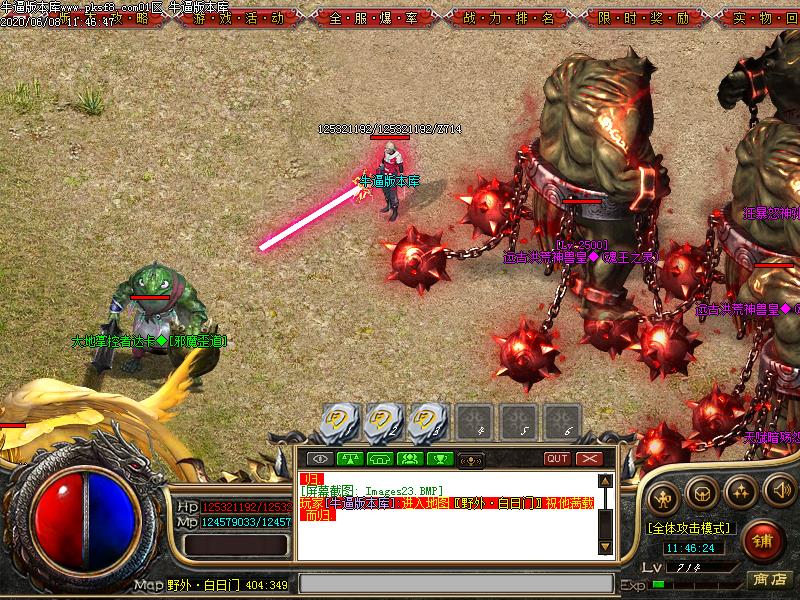
Task: Toggle the eye icon chat filter
Action: pos(322,459)
